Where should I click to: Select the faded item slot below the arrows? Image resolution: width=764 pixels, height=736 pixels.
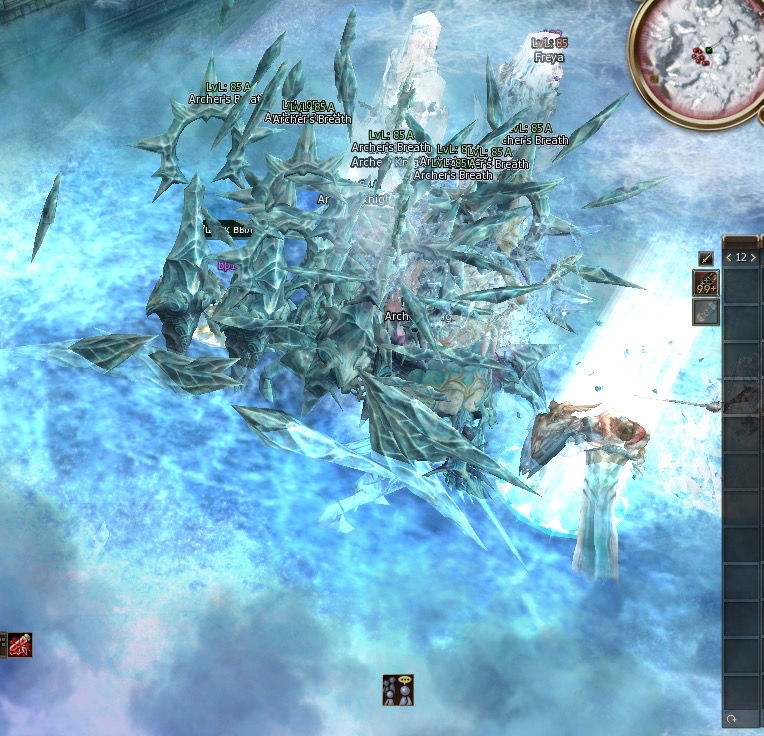(706, 312)
